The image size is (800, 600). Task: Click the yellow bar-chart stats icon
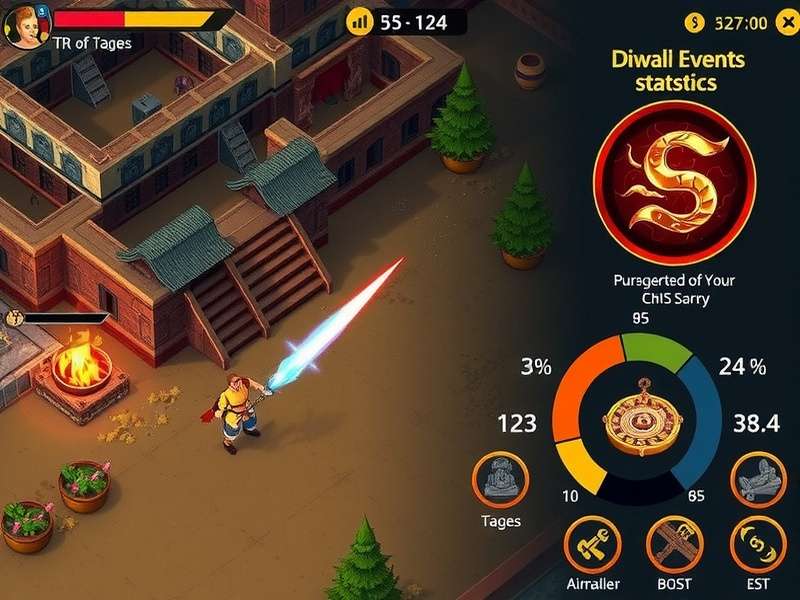point(359,21)
